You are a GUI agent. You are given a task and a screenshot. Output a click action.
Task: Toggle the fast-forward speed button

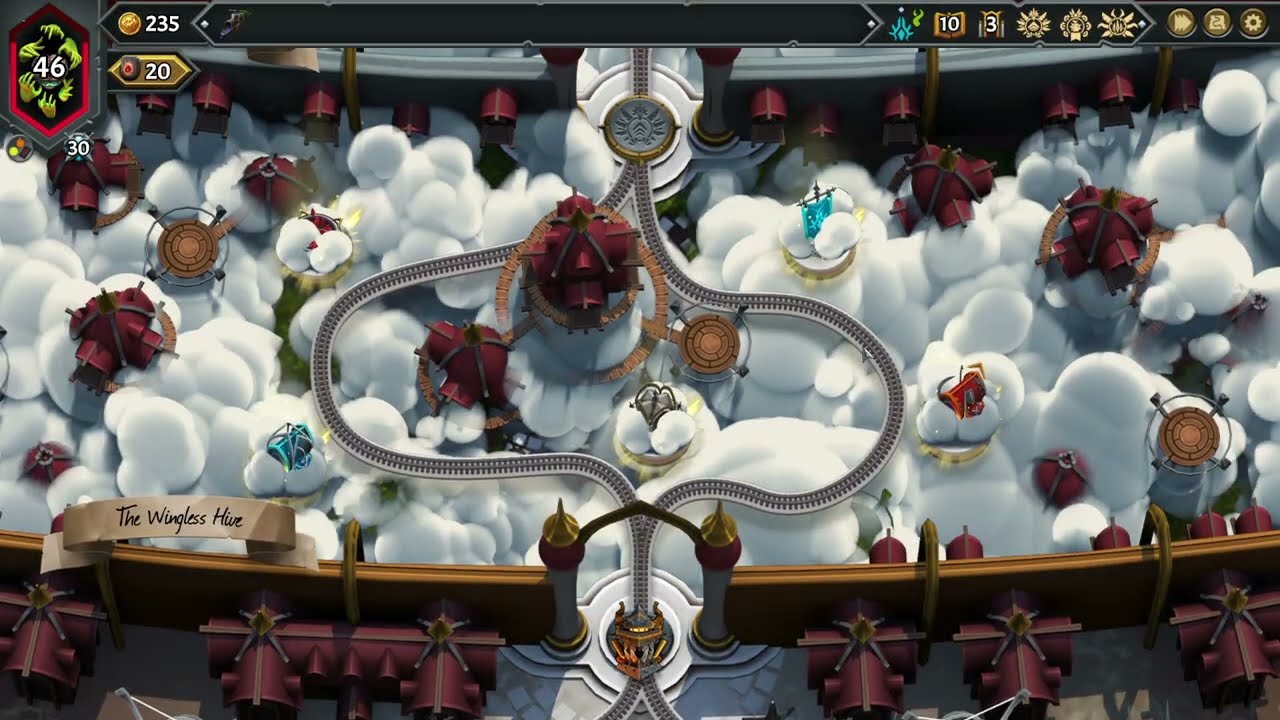1181,23
